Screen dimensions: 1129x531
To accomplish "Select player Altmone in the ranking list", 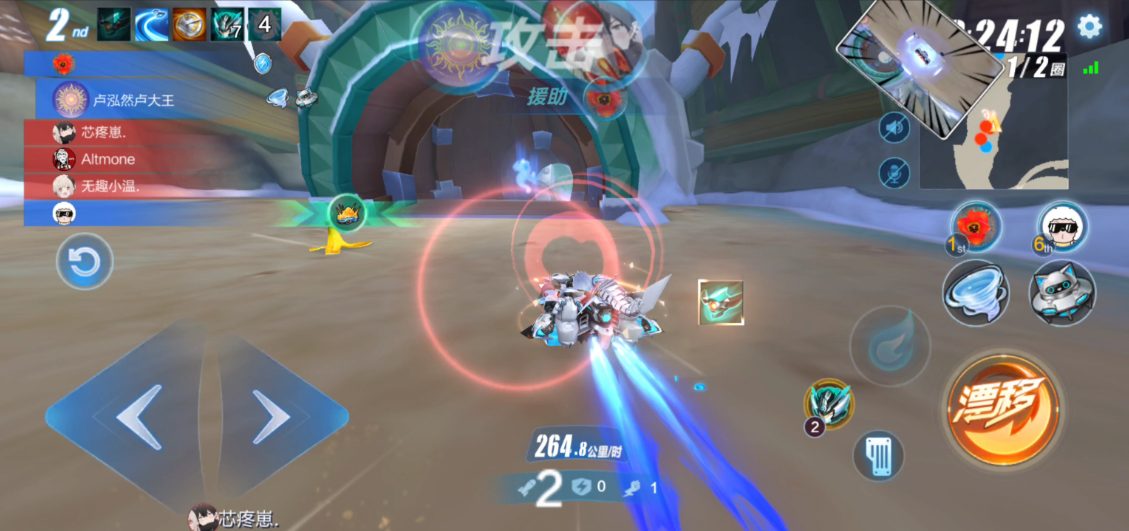I will click(110, 159).
